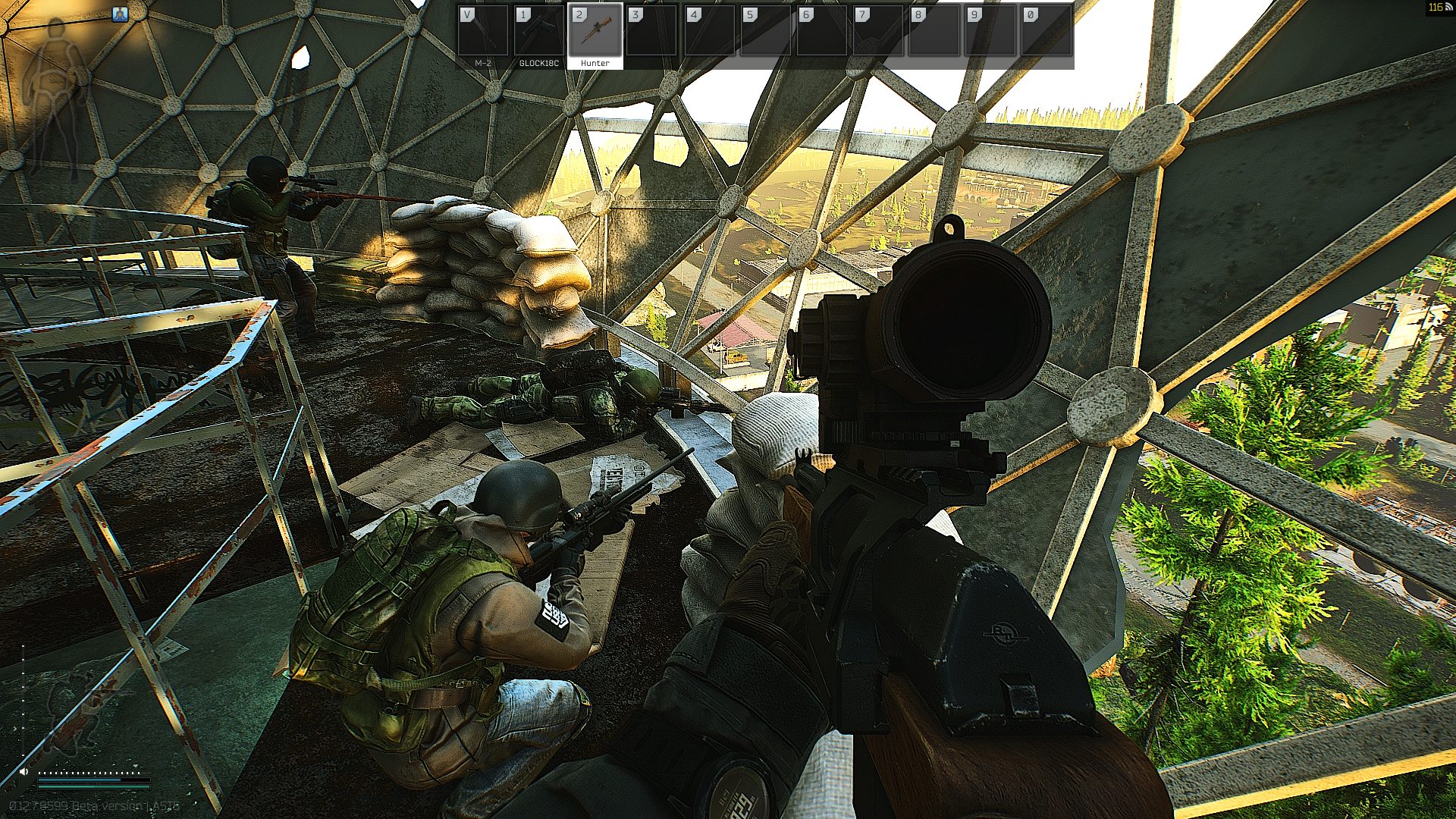Viewport: 1456px width, 819px height.
Task: Choose the Hunter rifle quick slot
Action: pyautogui.click(x=595, y=36)
